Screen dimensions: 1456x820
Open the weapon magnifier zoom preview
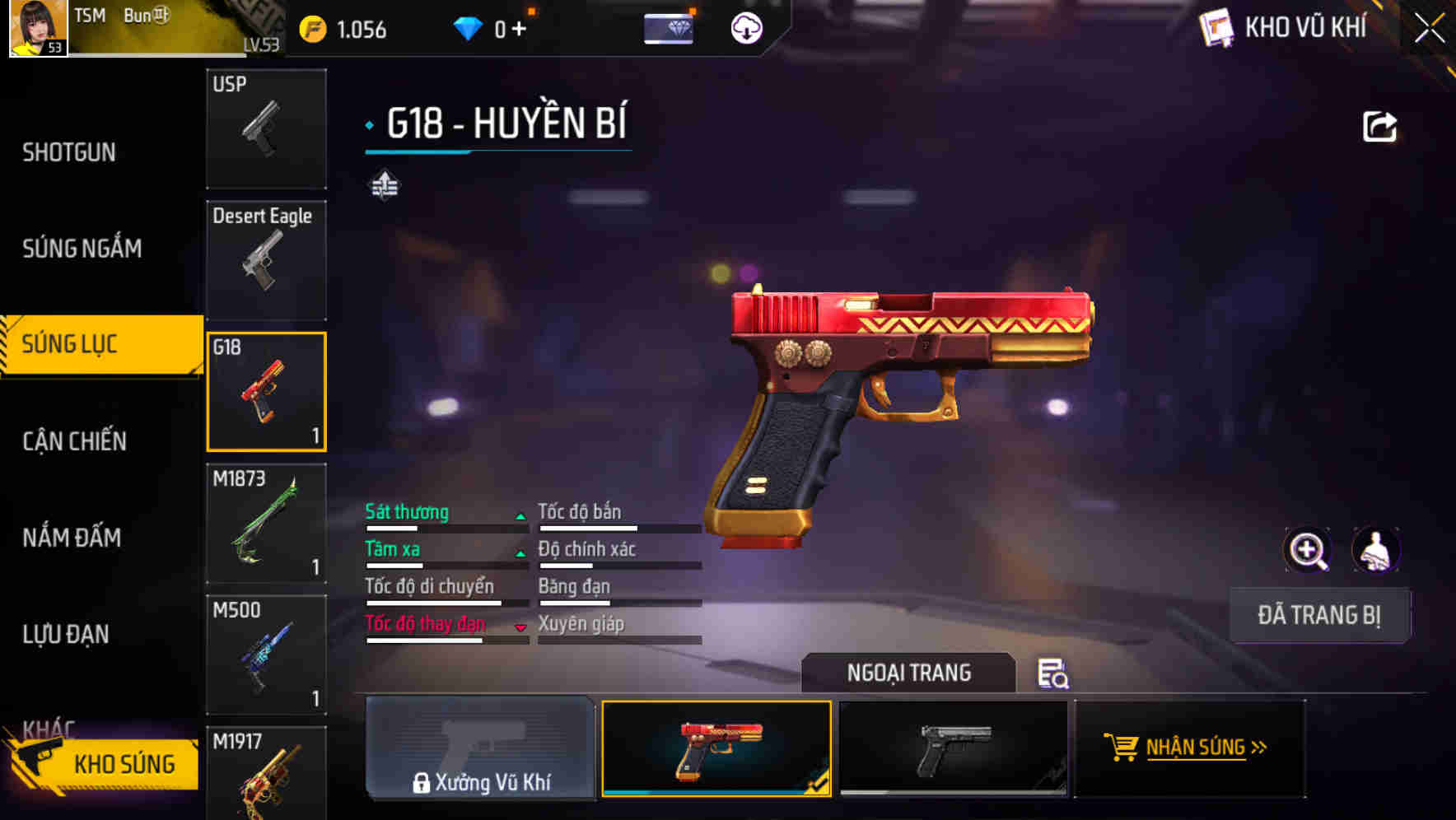click(x=1308, y=550)
